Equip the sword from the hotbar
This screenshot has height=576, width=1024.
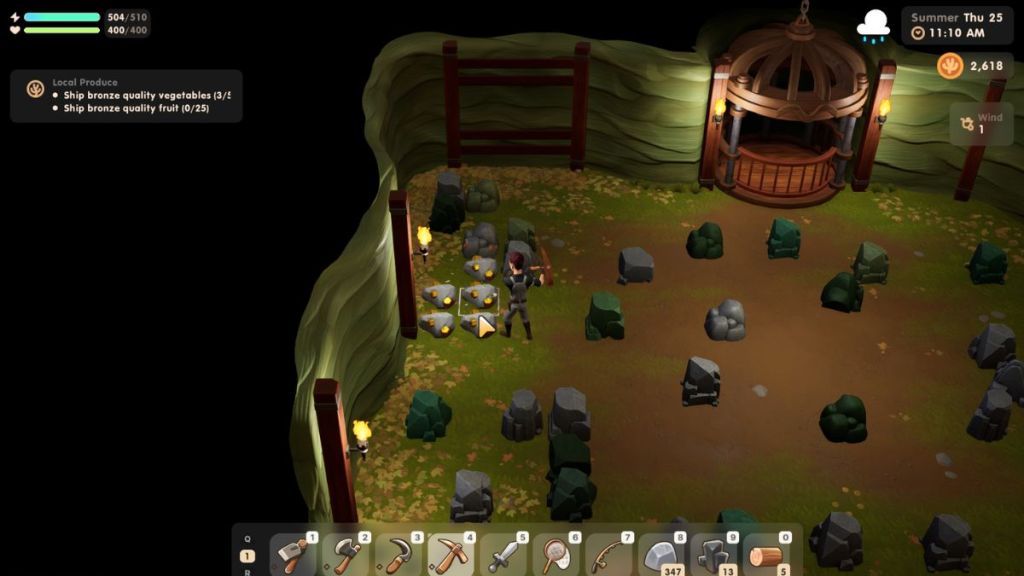pyautogui.click(x=504, y=554)
